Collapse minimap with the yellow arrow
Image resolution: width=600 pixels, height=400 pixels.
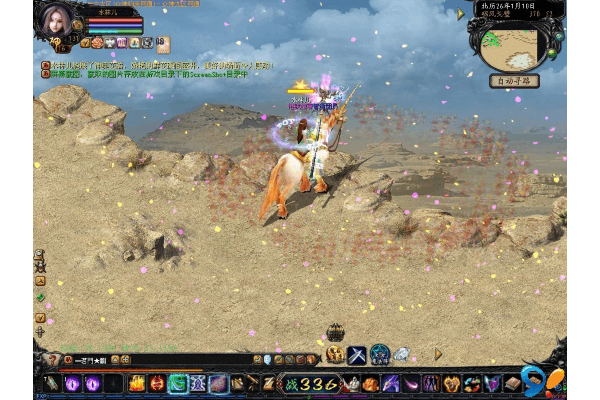[460, 14]
